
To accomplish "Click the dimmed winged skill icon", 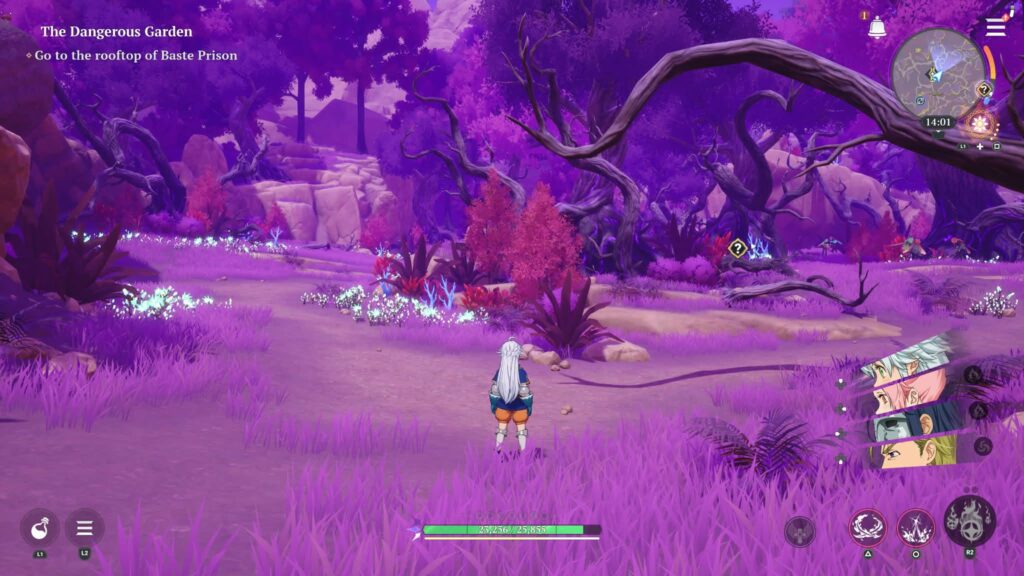I will pos(800,531).
